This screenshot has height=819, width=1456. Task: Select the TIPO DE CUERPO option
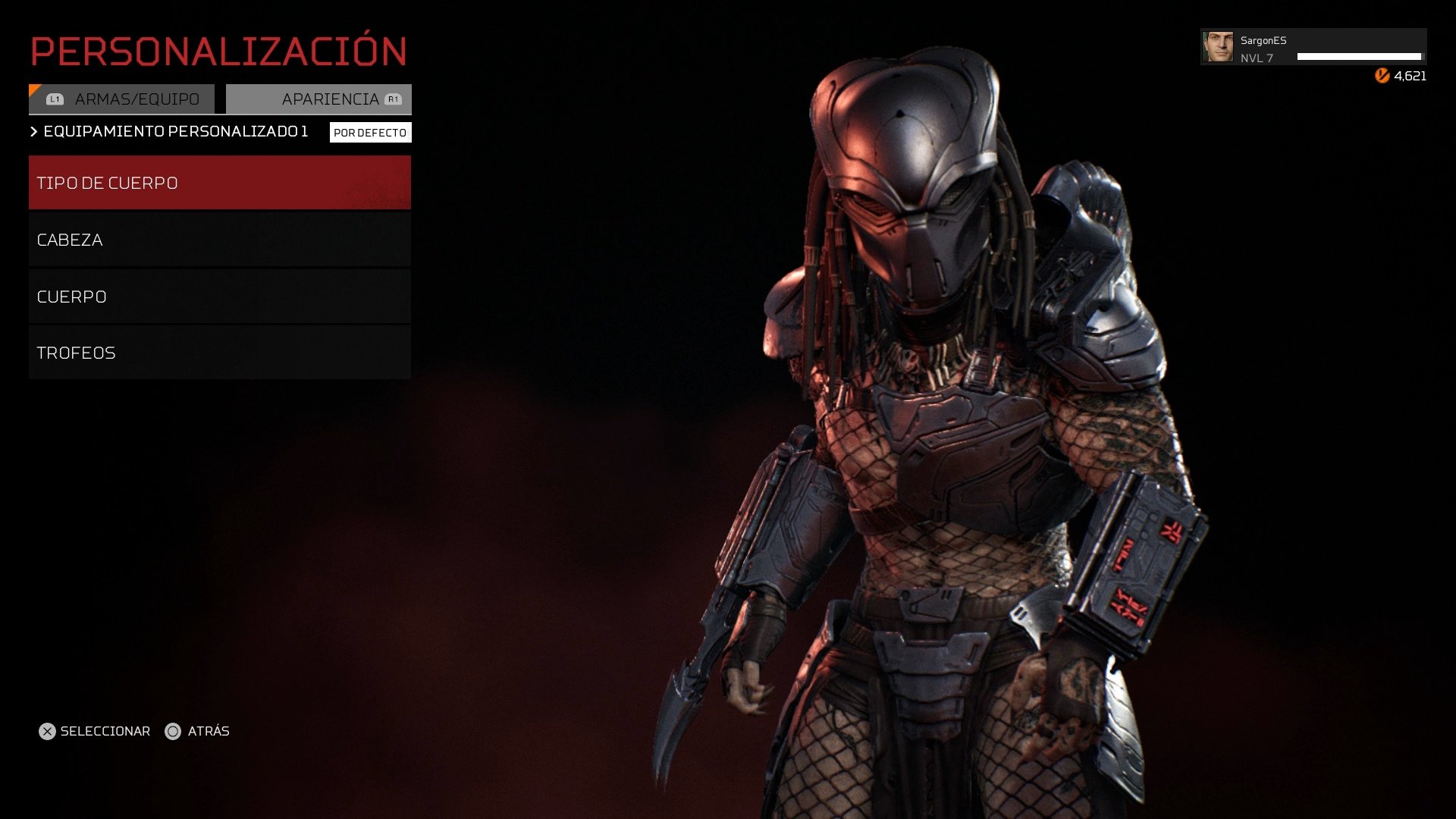219,182
